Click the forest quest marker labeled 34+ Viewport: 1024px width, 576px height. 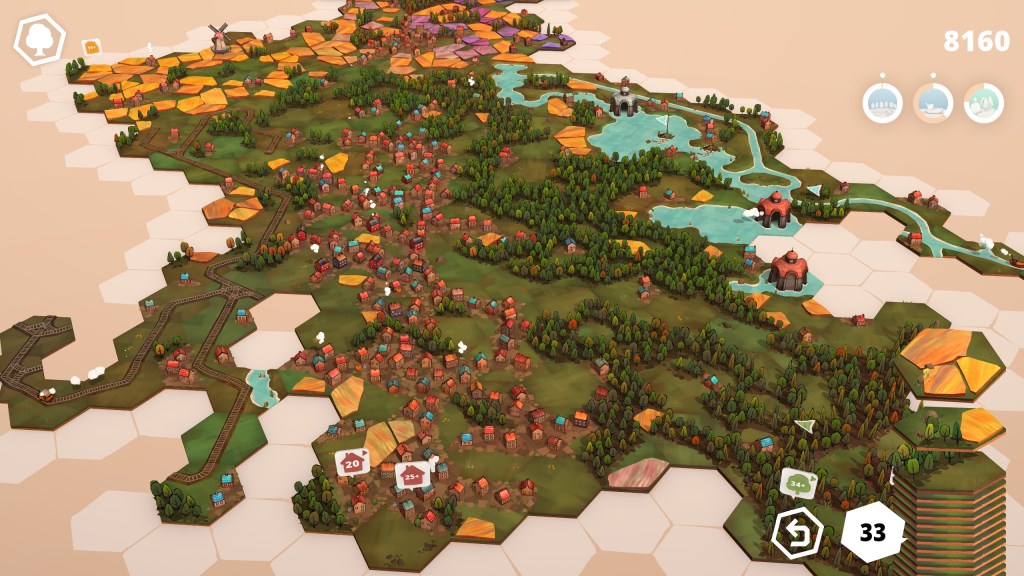(798, 483)
